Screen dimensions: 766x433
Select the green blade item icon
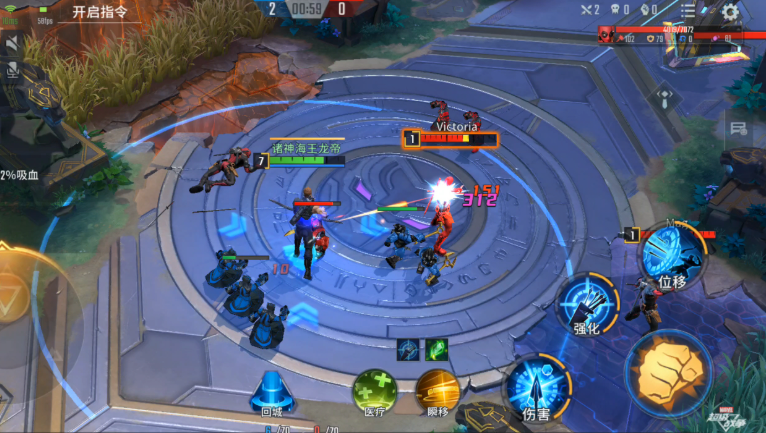pos(436,349)
